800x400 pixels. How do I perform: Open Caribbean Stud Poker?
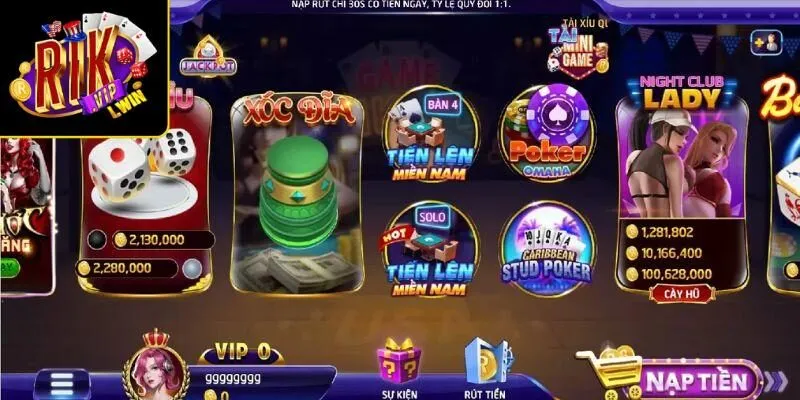pyautogui.click(x=547, y=250)
